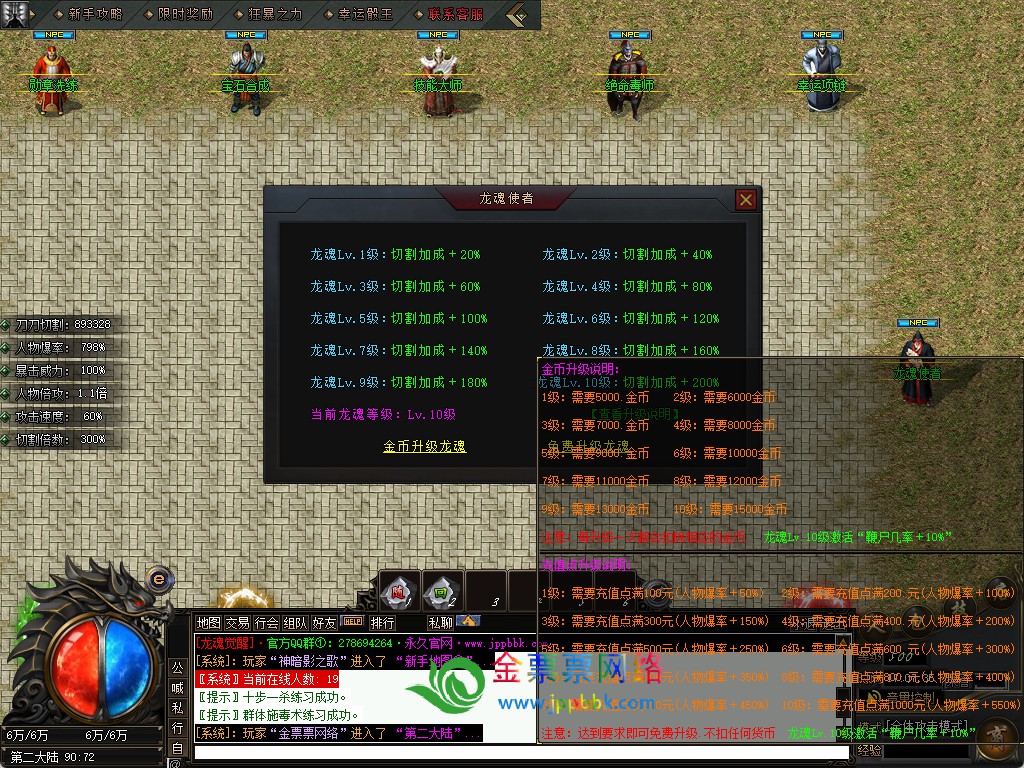Open the 地图 map button

pos(208,623)
